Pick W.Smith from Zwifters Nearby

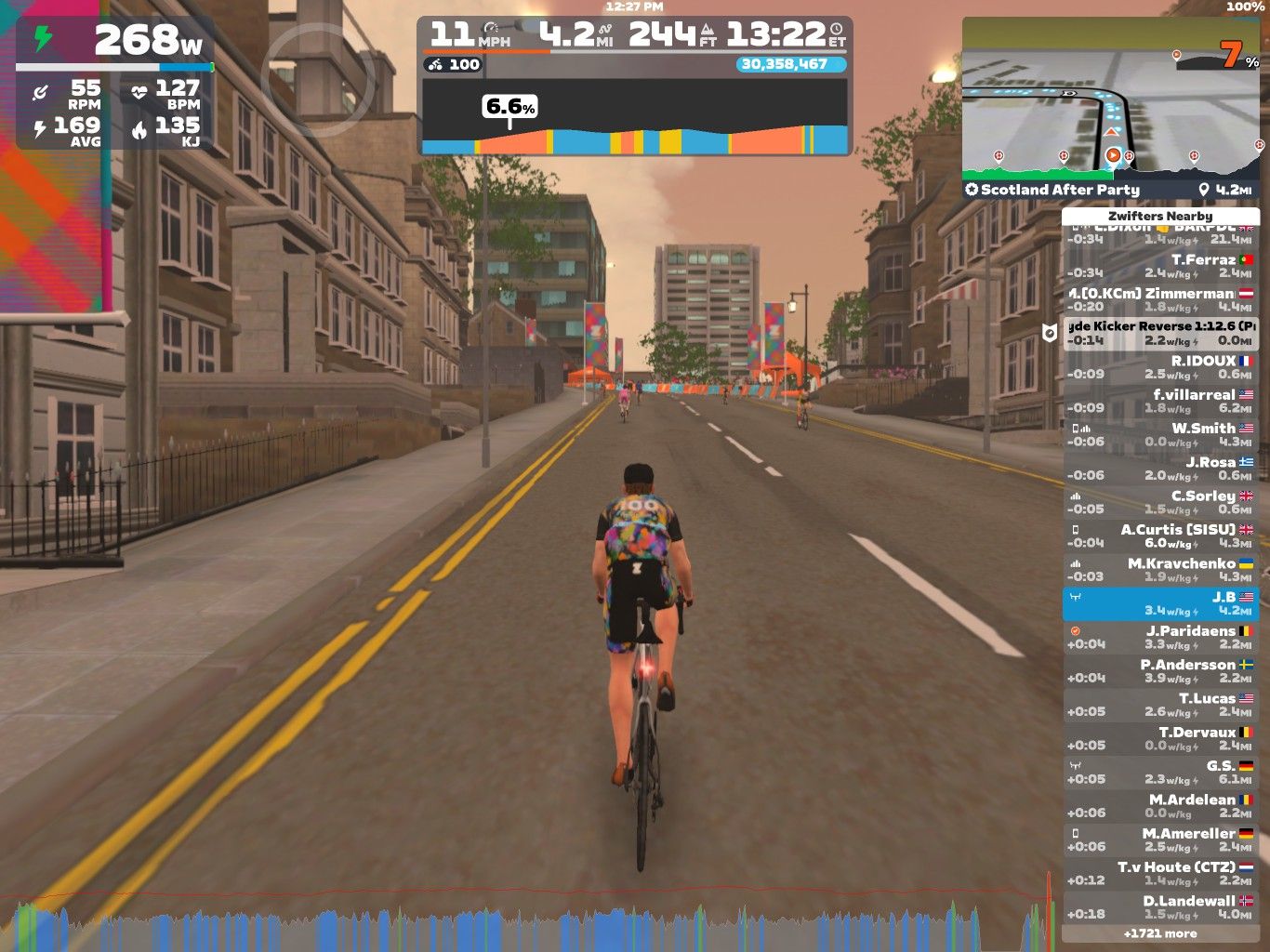tap(1159, 434)
